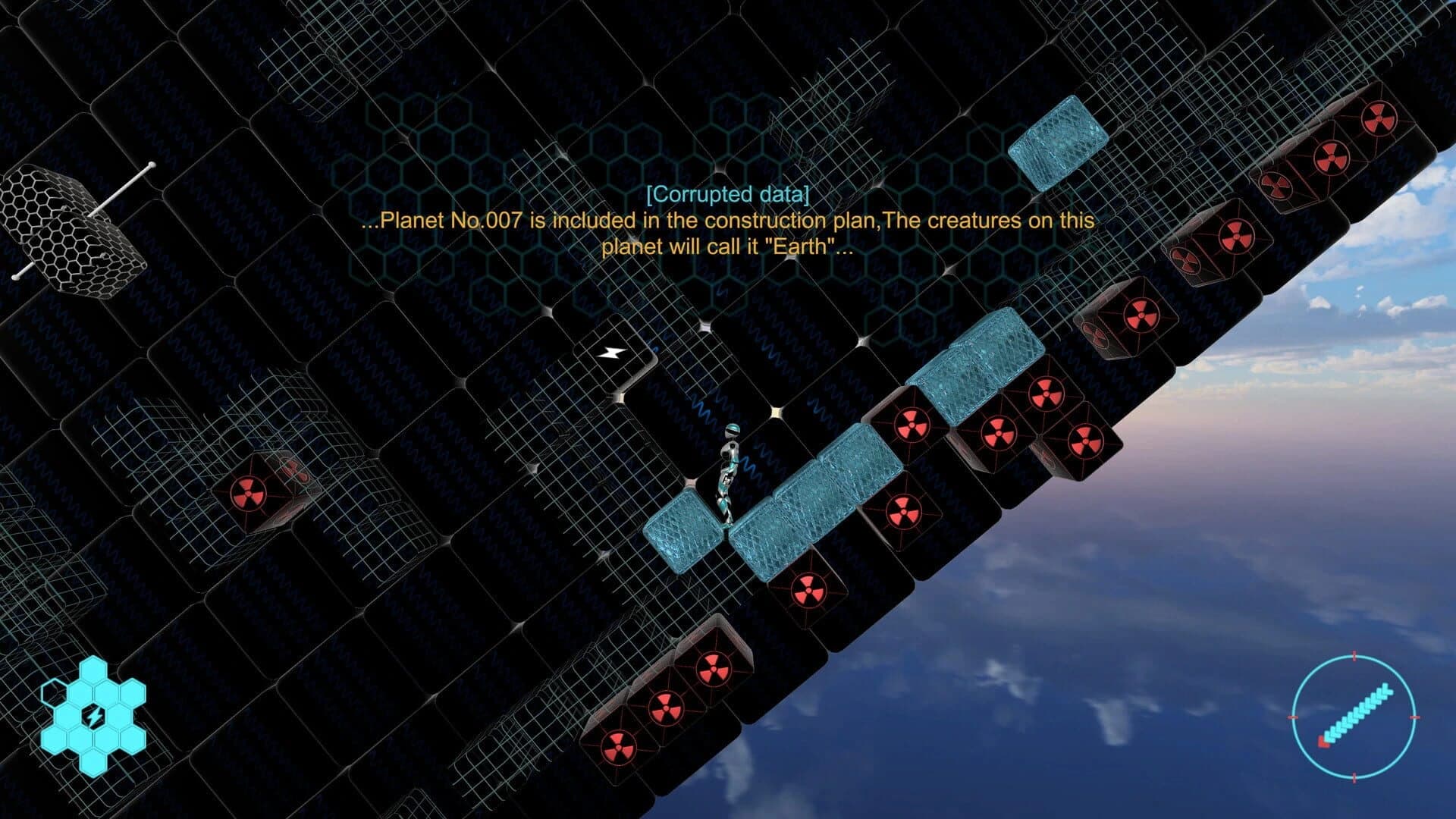1456x819 pixels.
Task: Toggle the red tick on the compass left edge
Action: (1291, 716)
